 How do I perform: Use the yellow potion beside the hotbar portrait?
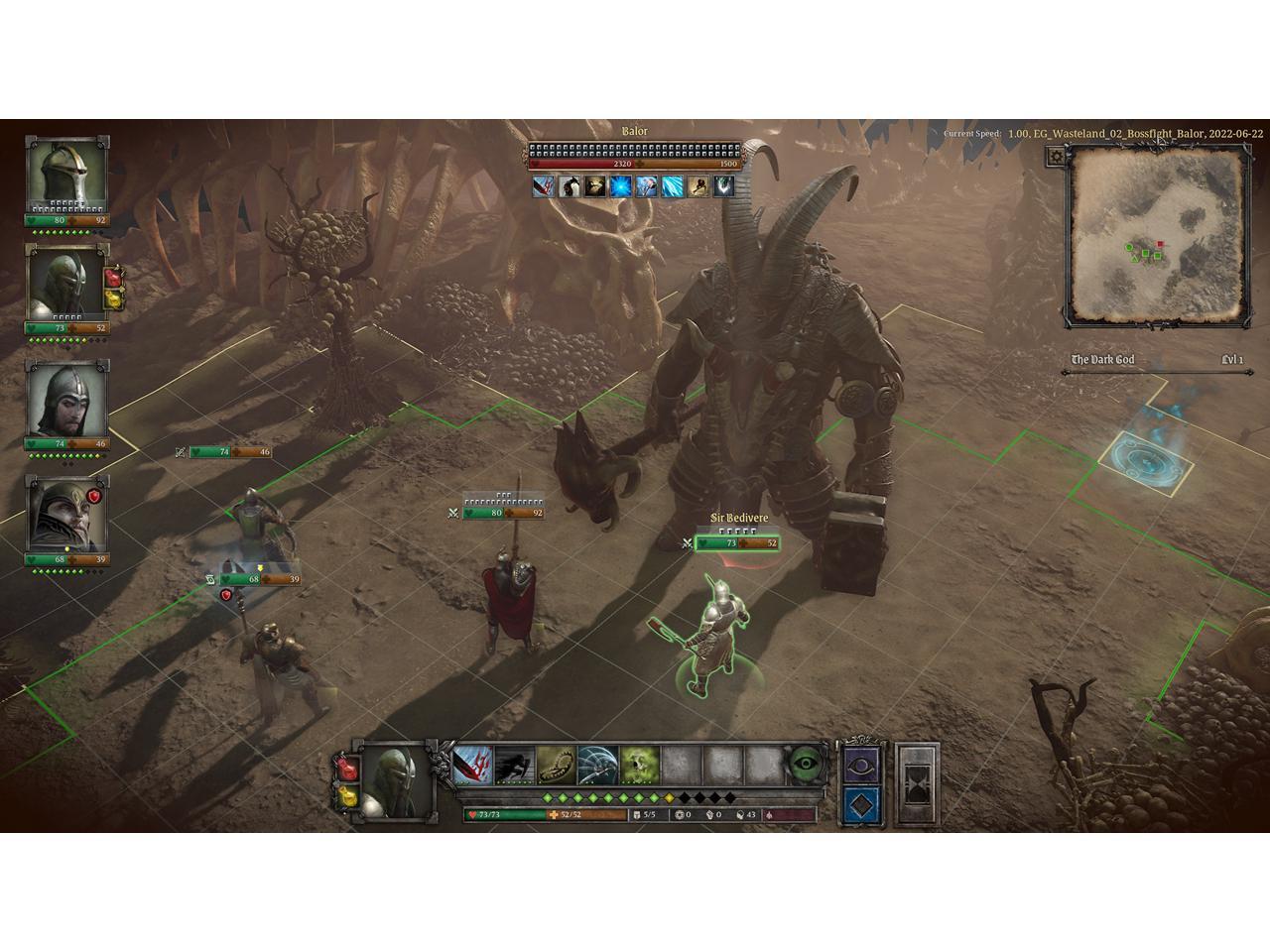pos(348,796)
